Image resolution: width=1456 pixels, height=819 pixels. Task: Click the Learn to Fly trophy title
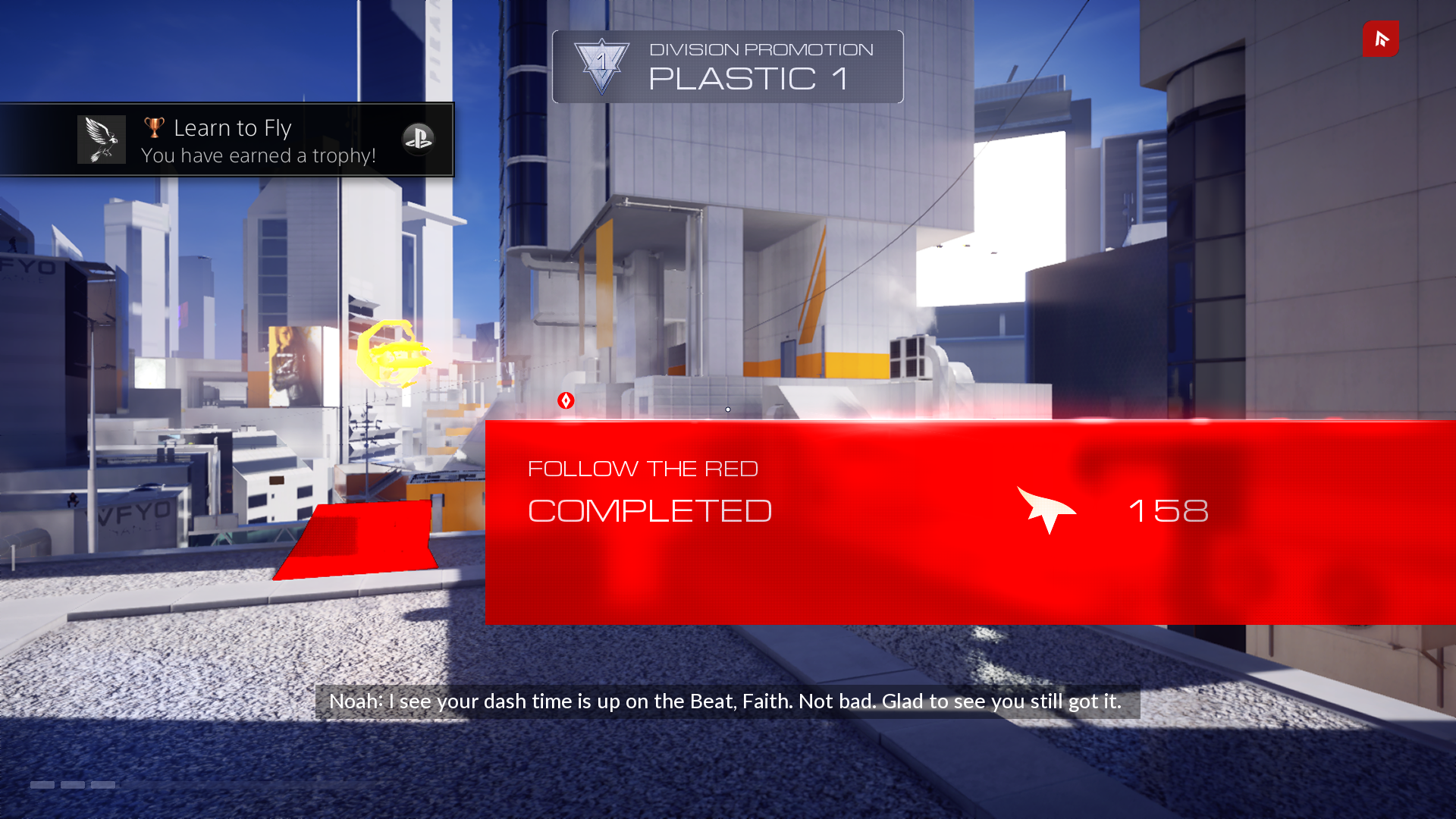point(233,127)
